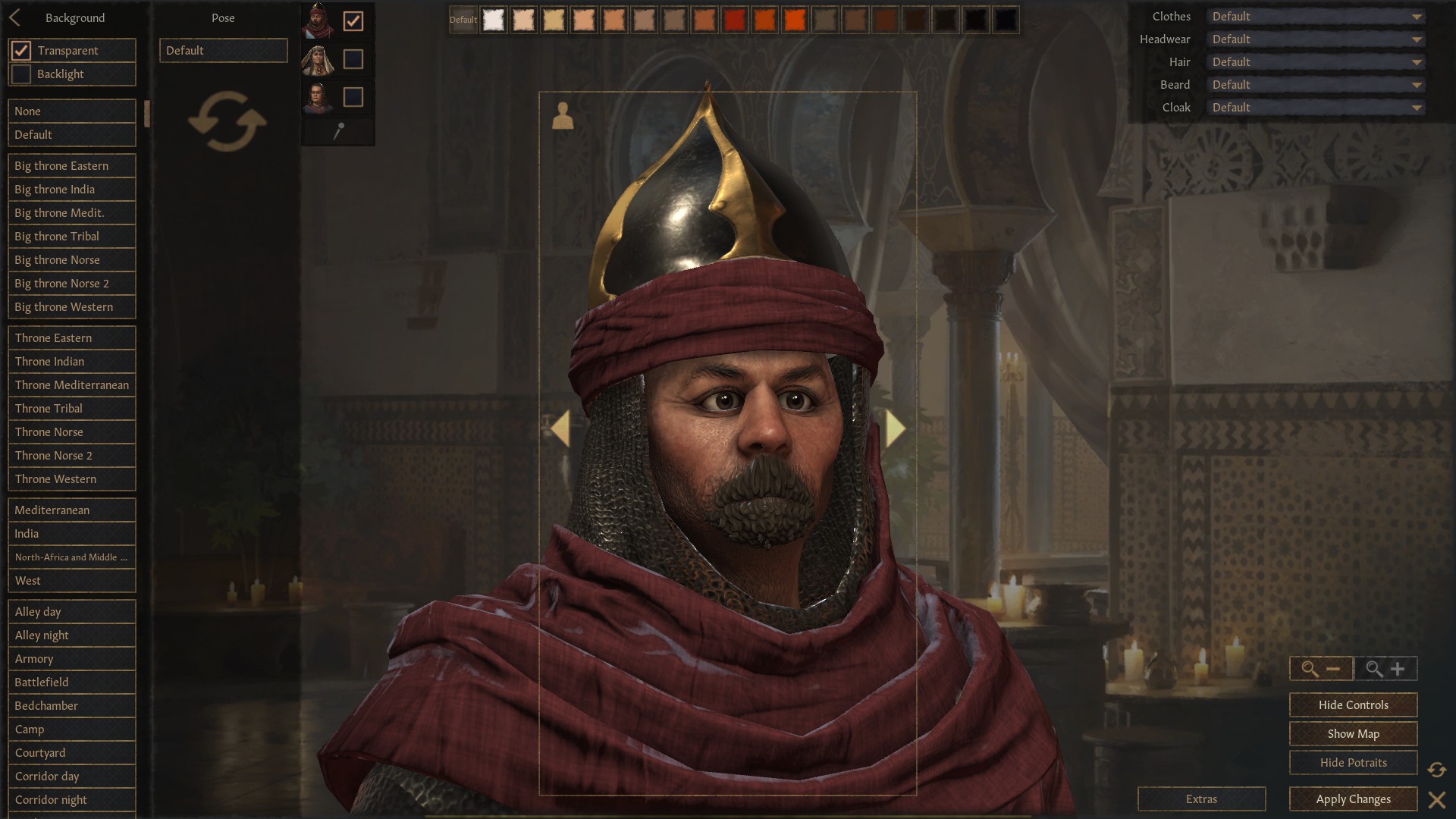The width and height of the screenshot is (1456, 819).
Task: Click the Show Map button
Action: [1353, 734]
